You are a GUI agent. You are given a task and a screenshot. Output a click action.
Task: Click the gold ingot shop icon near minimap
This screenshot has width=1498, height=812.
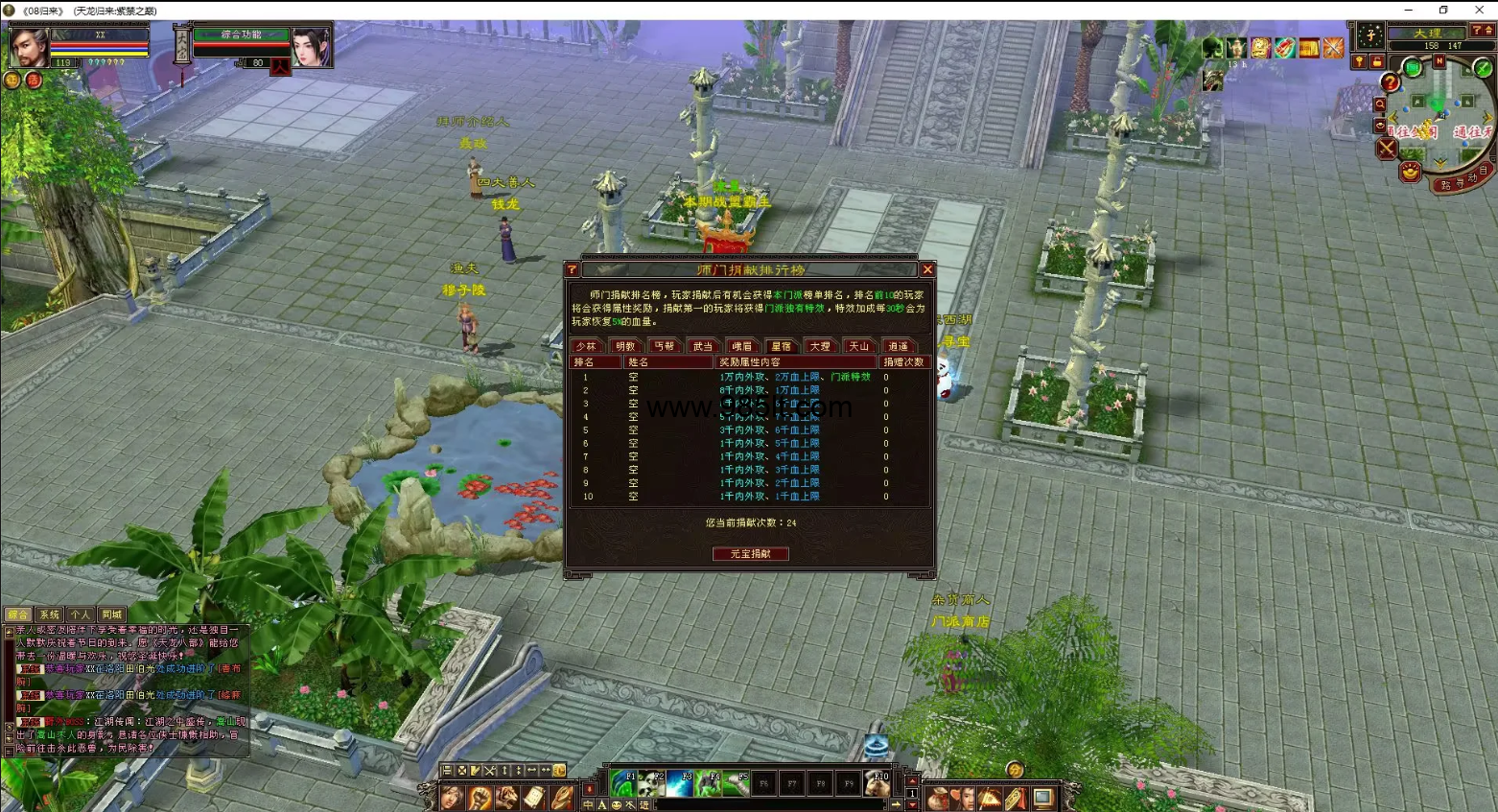point(1409,173)
